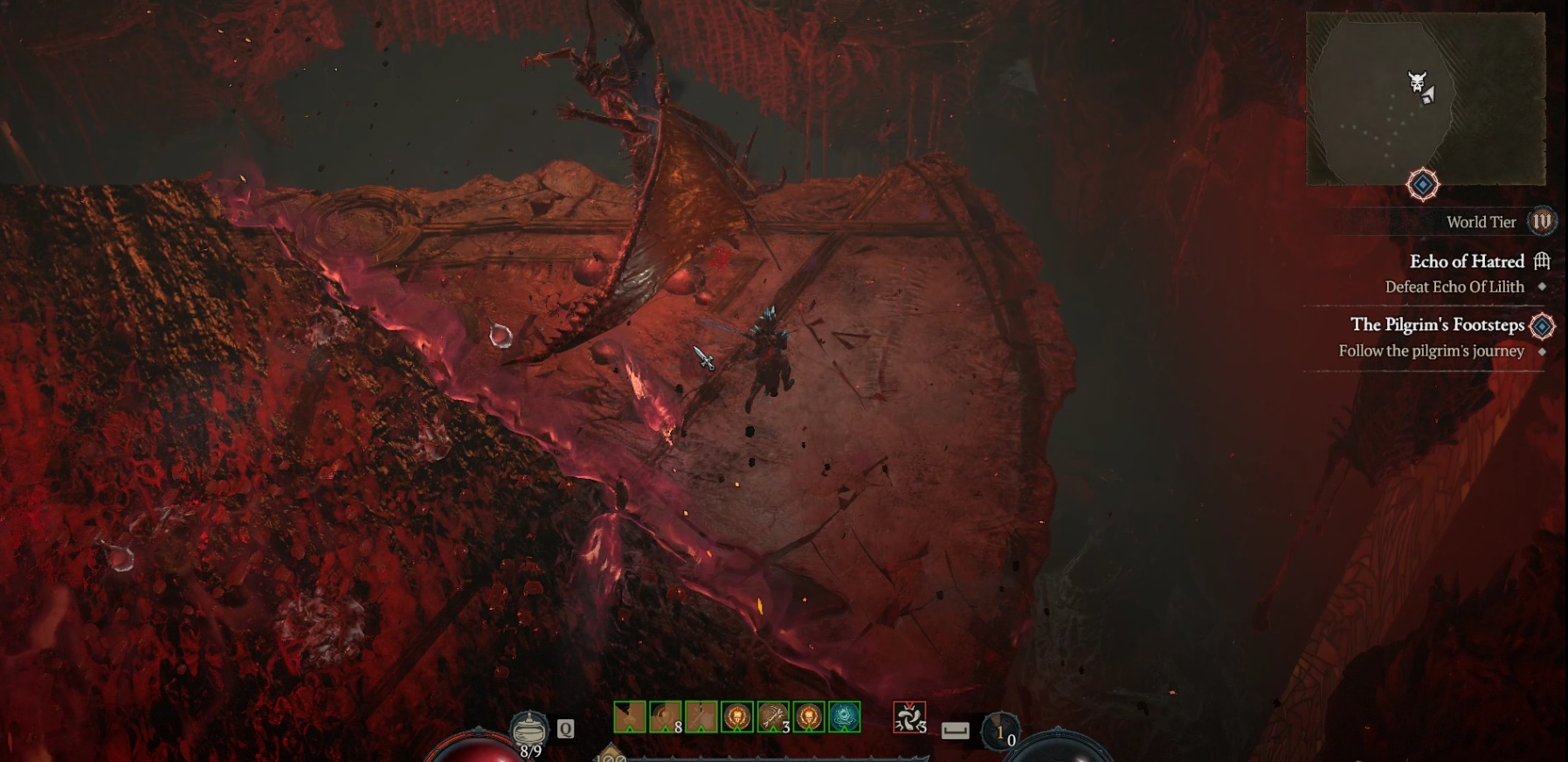
Task: Select the Echo of Hatred objective
Action: [1467, 261]
